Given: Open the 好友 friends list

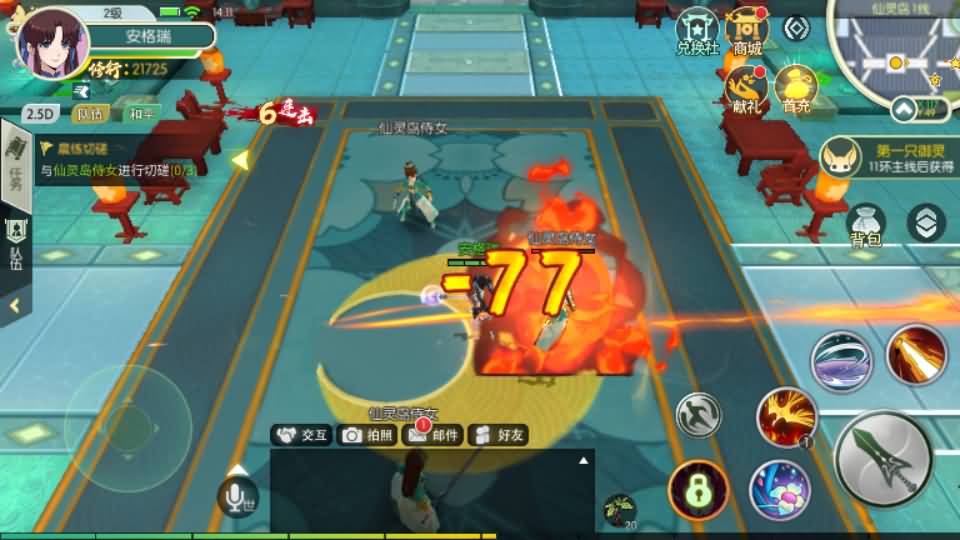Looking at the screenshot, I should coord(498,435).
